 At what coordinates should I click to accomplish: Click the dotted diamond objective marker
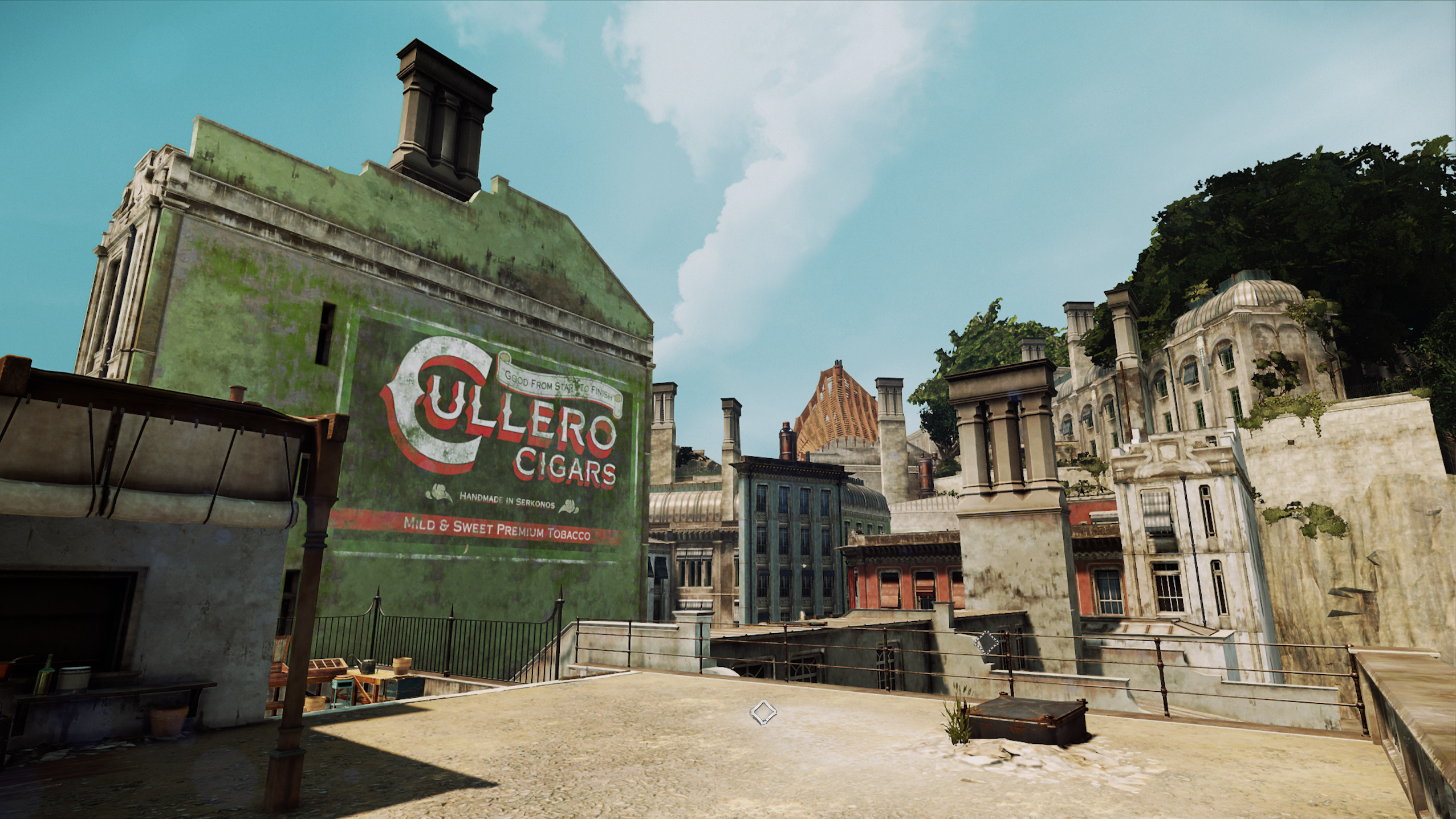point(986,643)
